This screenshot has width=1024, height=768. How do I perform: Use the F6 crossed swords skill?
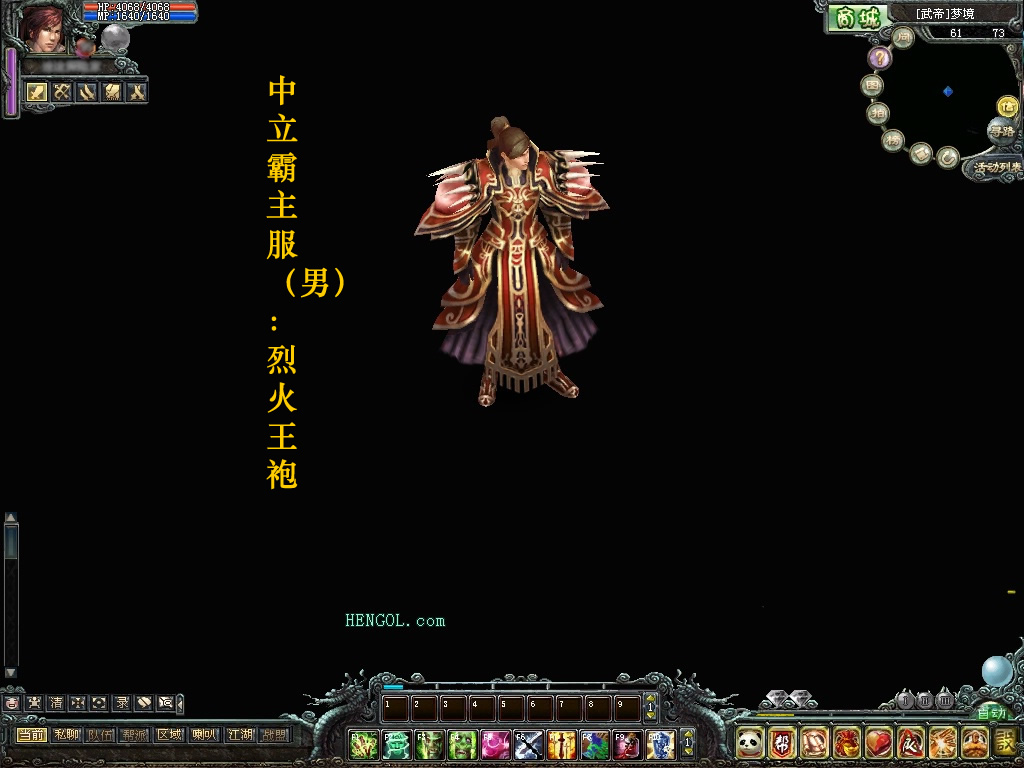(x=529, y=744)
